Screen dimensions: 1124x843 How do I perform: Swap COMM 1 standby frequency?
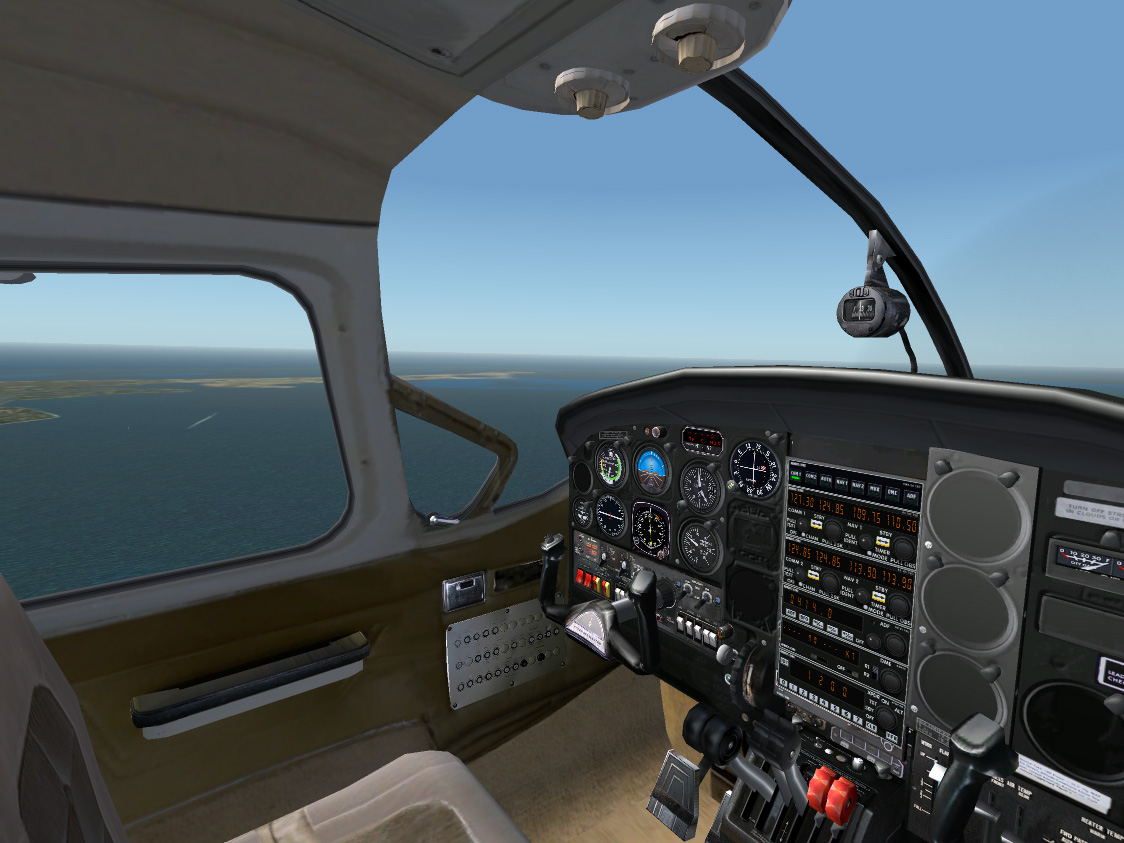click(816, 524)
